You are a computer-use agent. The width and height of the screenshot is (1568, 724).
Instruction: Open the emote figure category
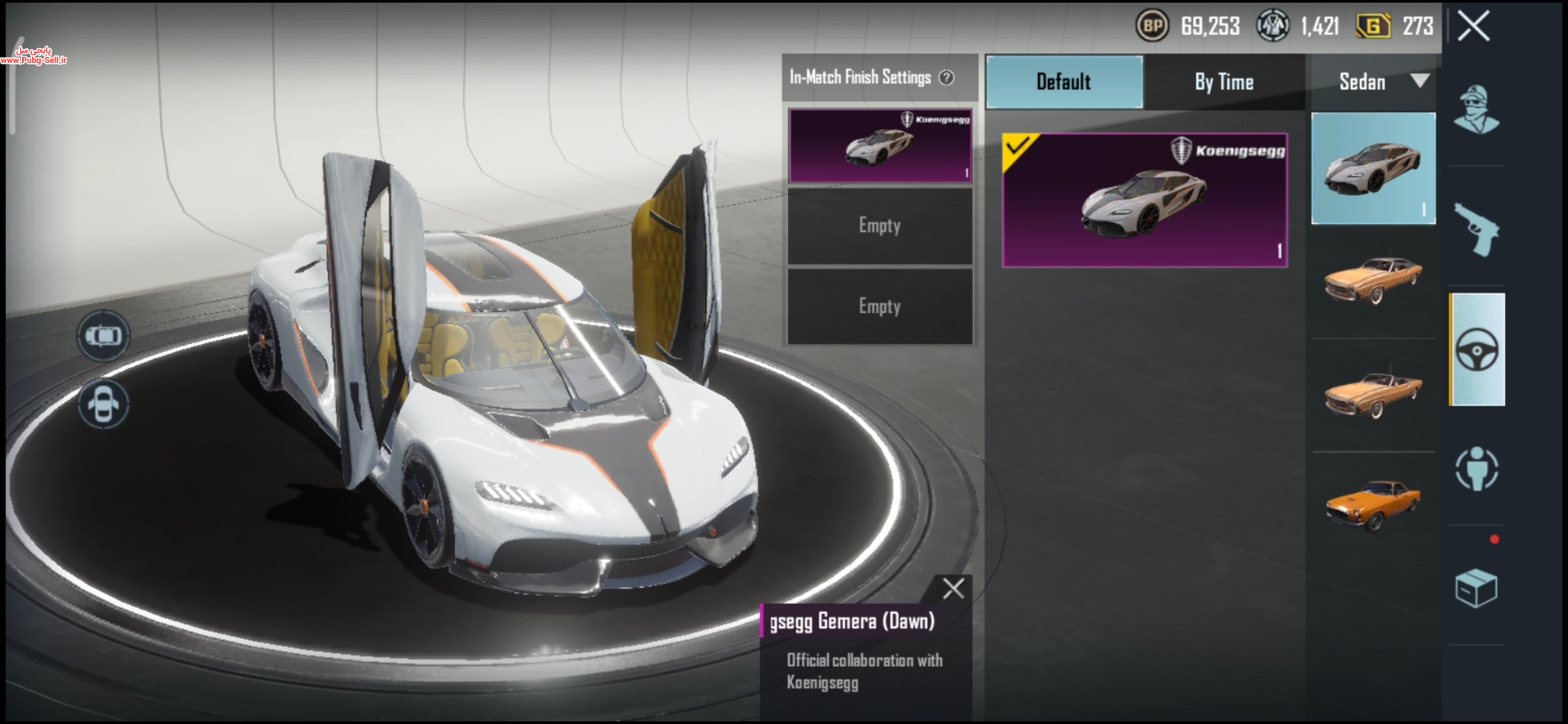click(x=1477, y=469)
